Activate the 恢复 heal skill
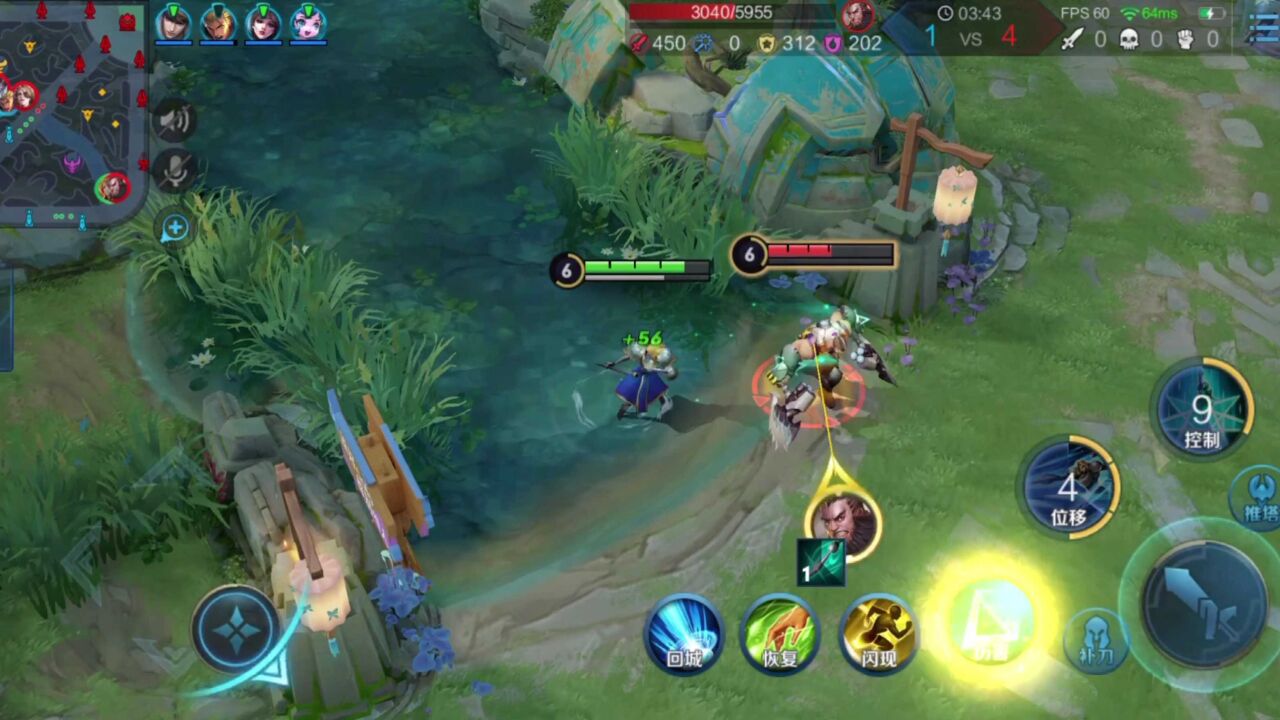This screenshot has width=1280, height=720. [780, 634]
